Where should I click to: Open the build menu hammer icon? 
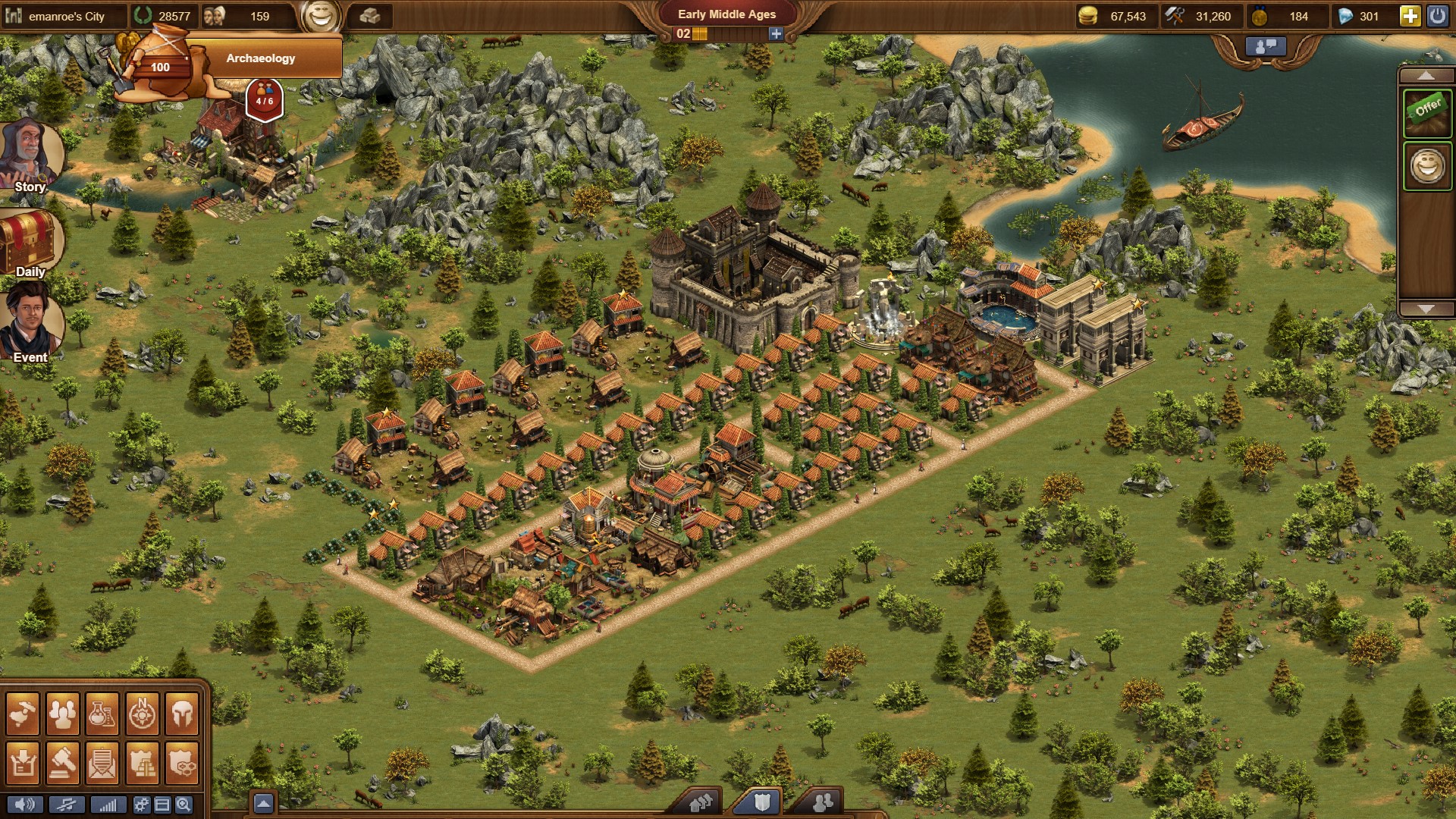coord(23,714)
